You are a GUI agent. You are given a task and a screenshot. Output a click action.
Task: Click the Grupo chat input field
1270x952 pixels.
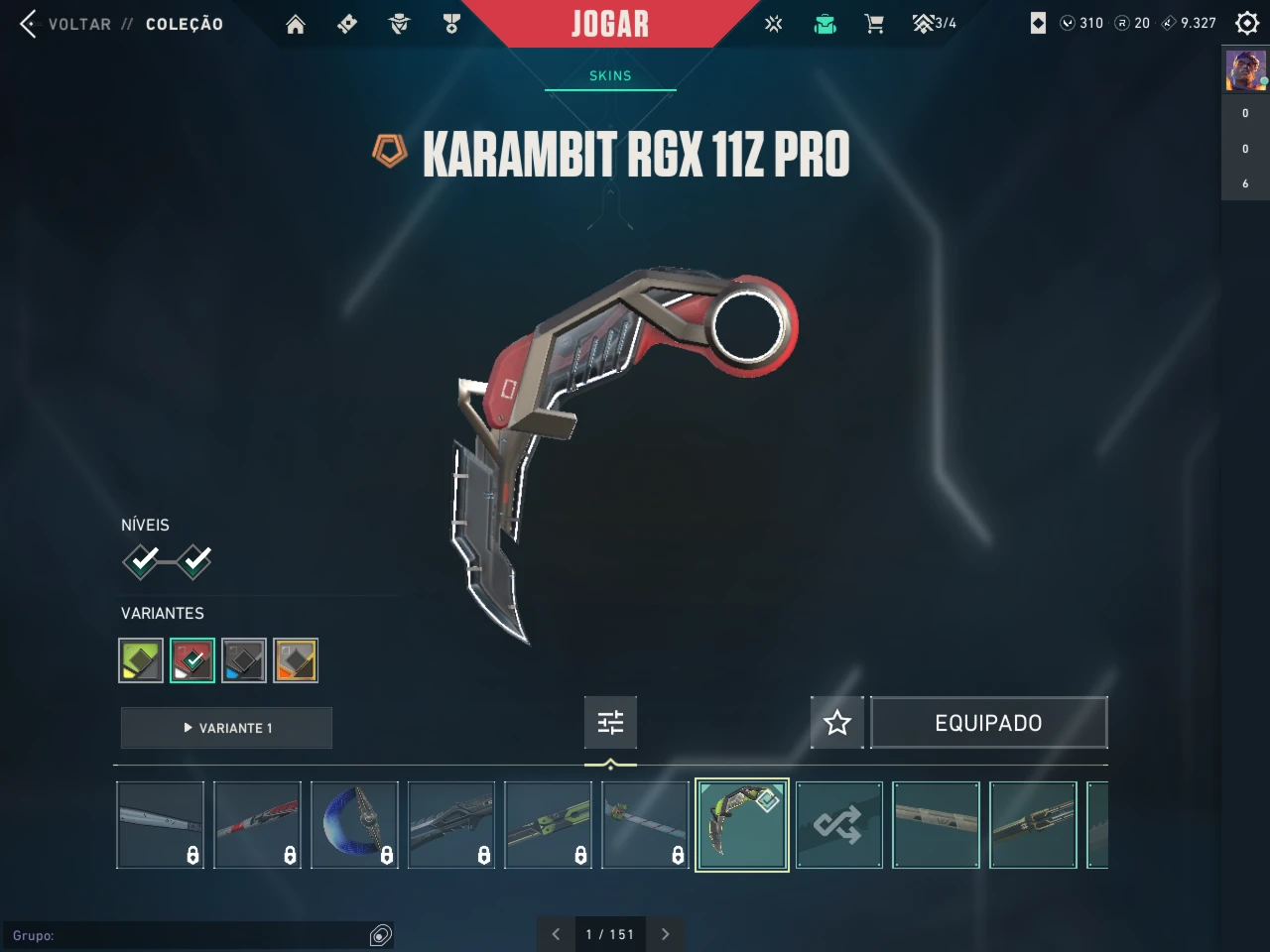pyautogui.click(x=189, y=935)
